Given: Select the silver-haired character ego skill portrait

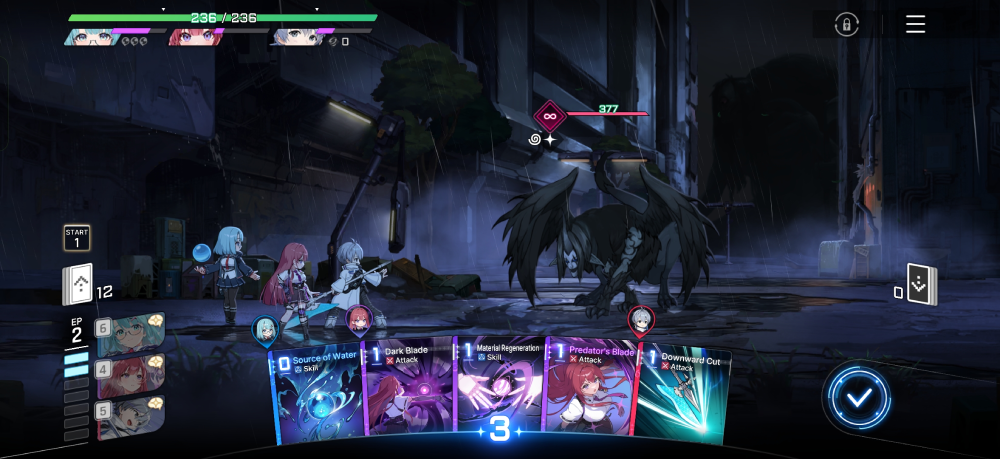Looking at the screenshot, I should point(130,412).
